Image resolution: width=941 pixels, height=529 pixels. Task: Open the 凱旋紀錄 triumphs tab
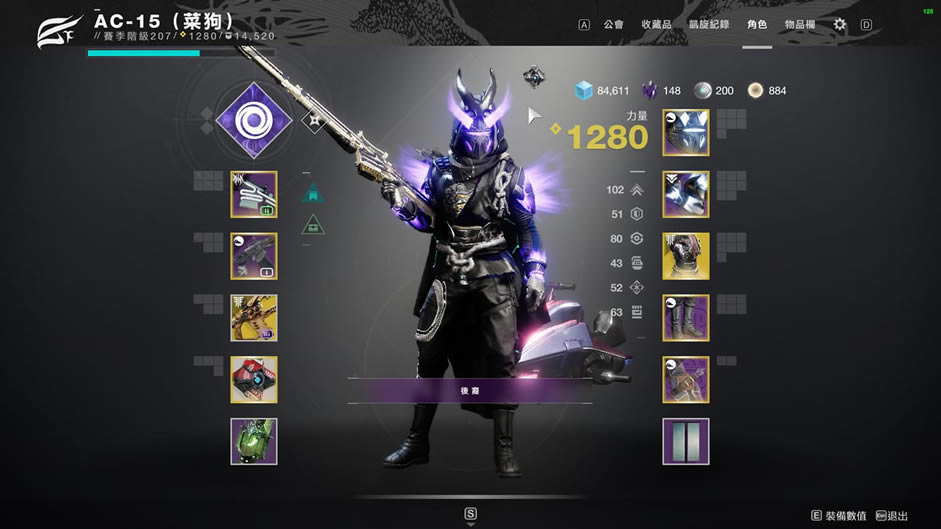[x=709, y=24]
